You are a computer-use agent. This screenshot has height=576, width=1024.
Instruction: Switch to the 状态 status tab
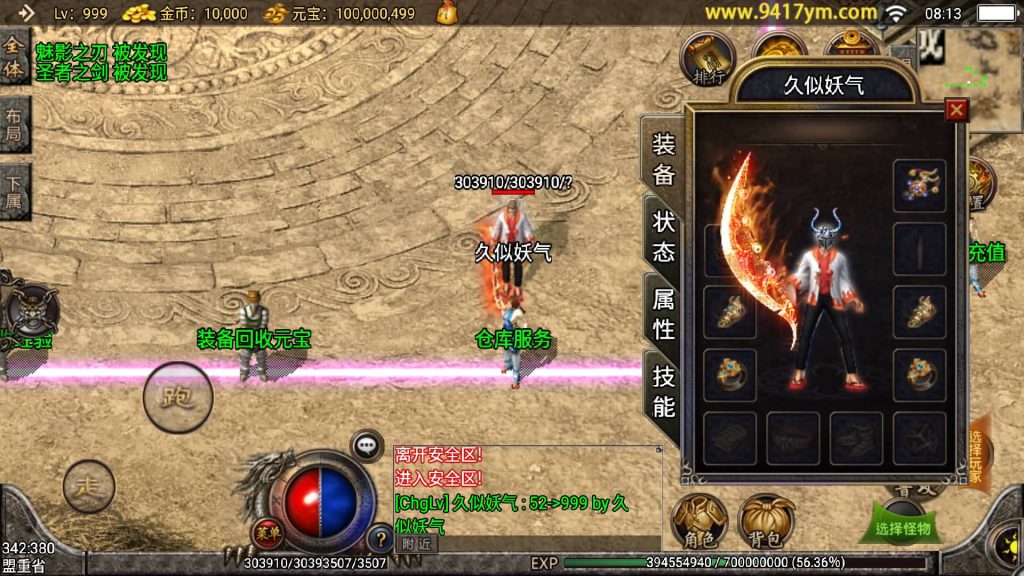664,236
